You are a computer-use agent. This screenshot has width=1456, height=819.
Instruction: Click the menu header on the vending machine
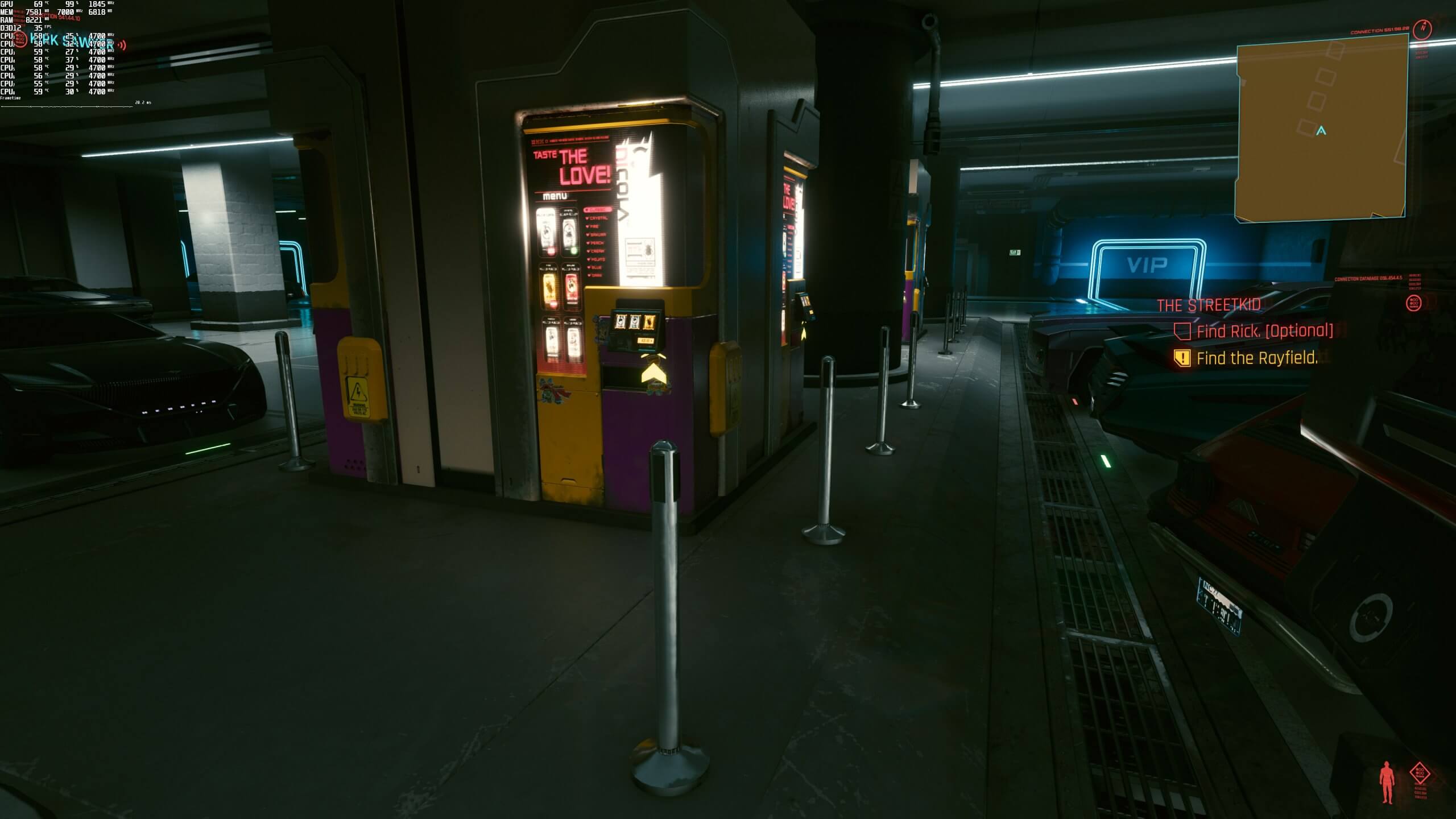(555, 196)
